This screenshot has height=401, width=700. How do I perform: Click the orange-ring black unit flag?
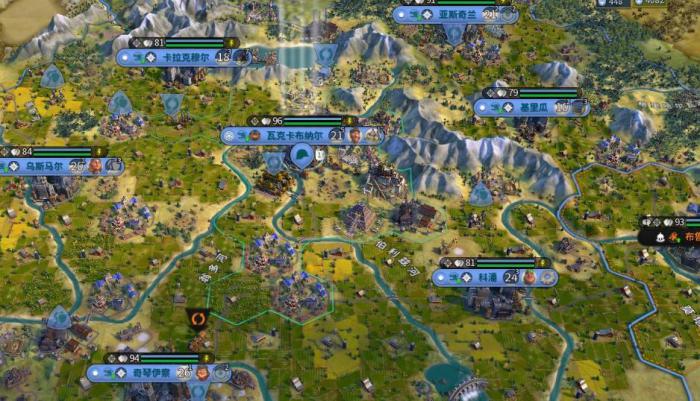point(198,320)
